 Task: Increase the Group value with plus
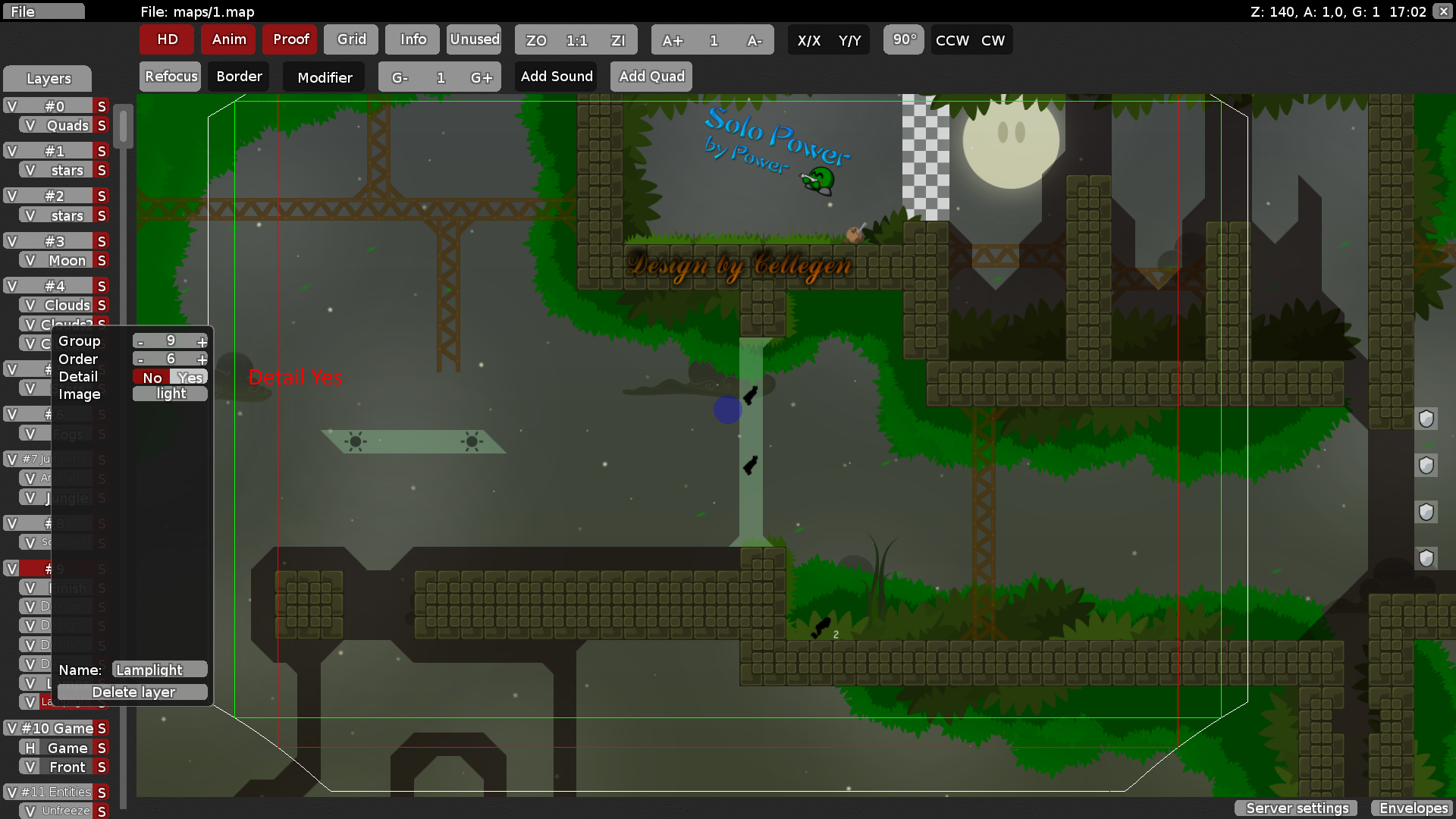pyautogui.click(x=202, y=341)
